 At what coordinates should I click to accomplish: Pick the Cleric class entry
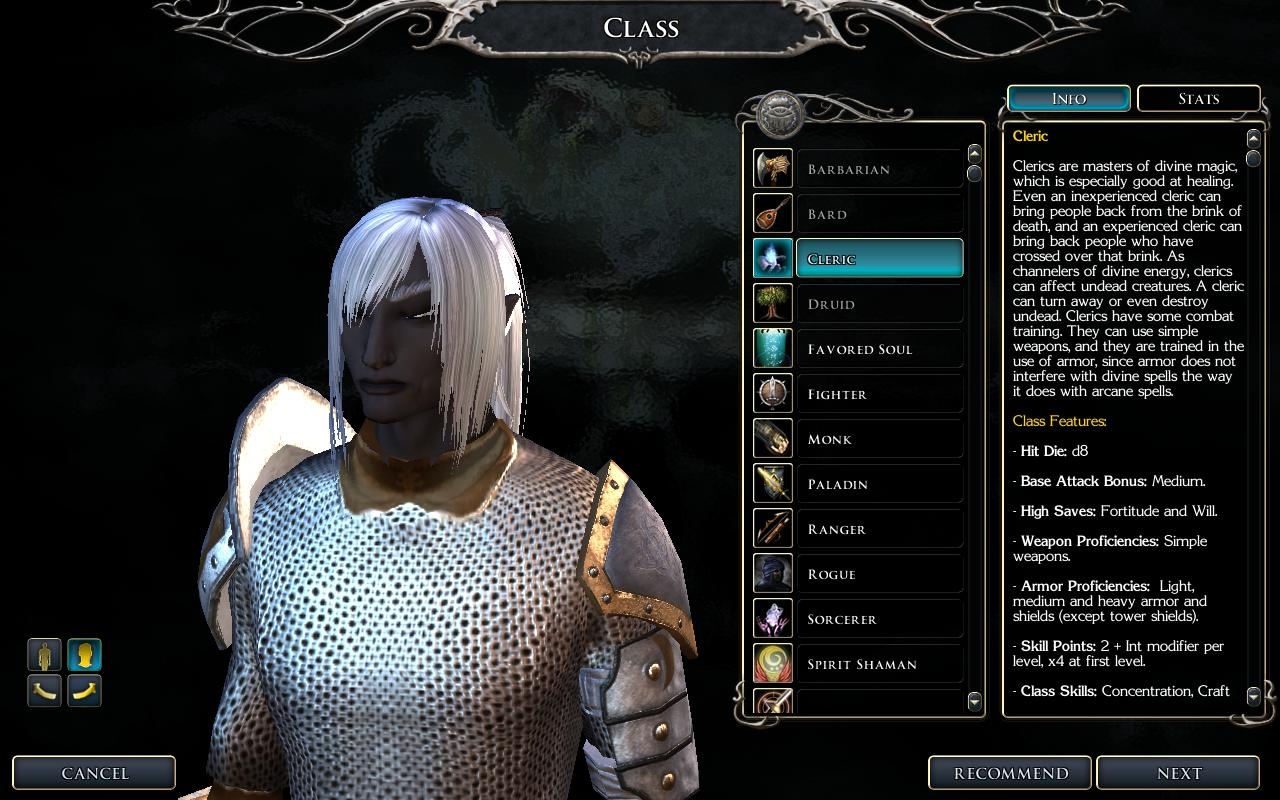point(878,259)
